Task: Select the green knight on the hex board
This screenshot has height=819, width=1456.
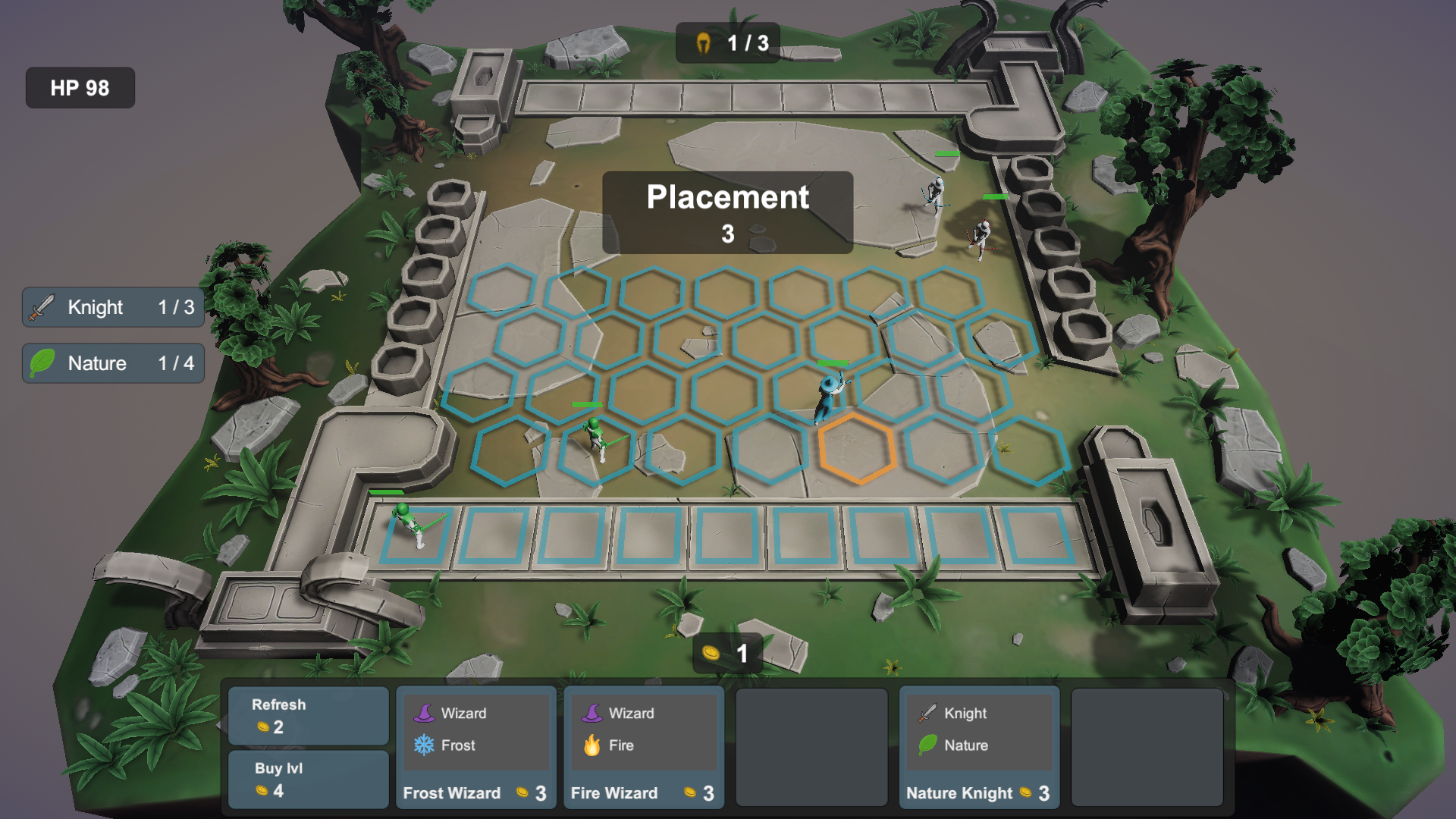Action: click(596, 438)
